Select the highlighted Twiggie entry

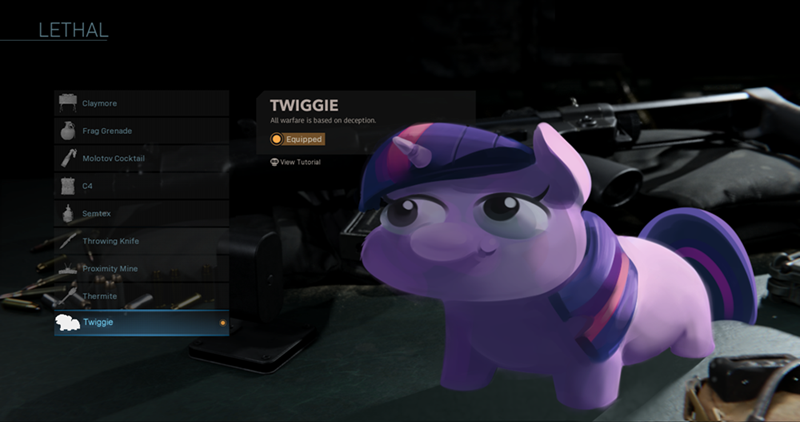pyautogui.click(x=141, y=323)
